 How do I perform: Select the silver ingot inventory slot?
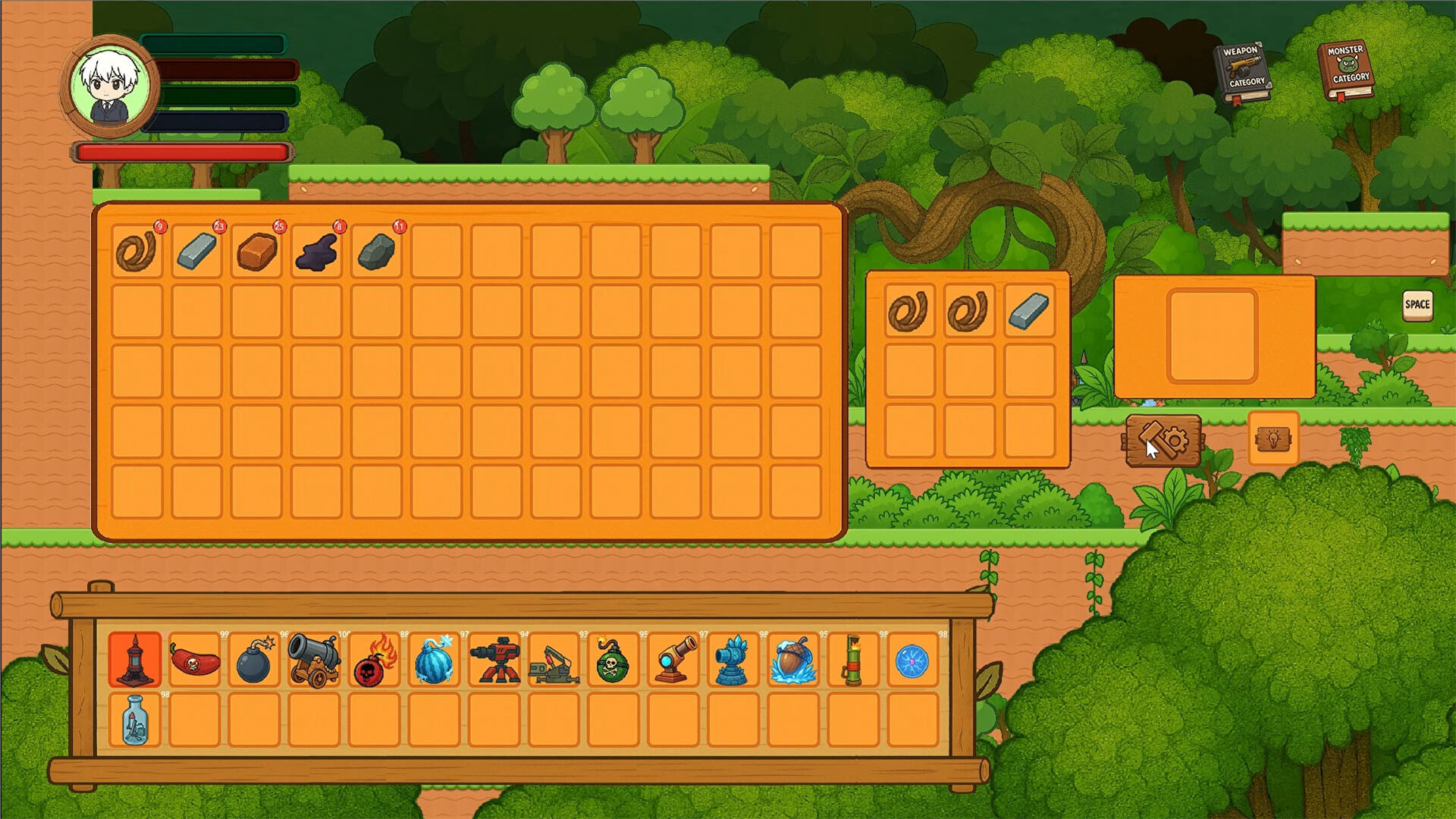[196, 250]
